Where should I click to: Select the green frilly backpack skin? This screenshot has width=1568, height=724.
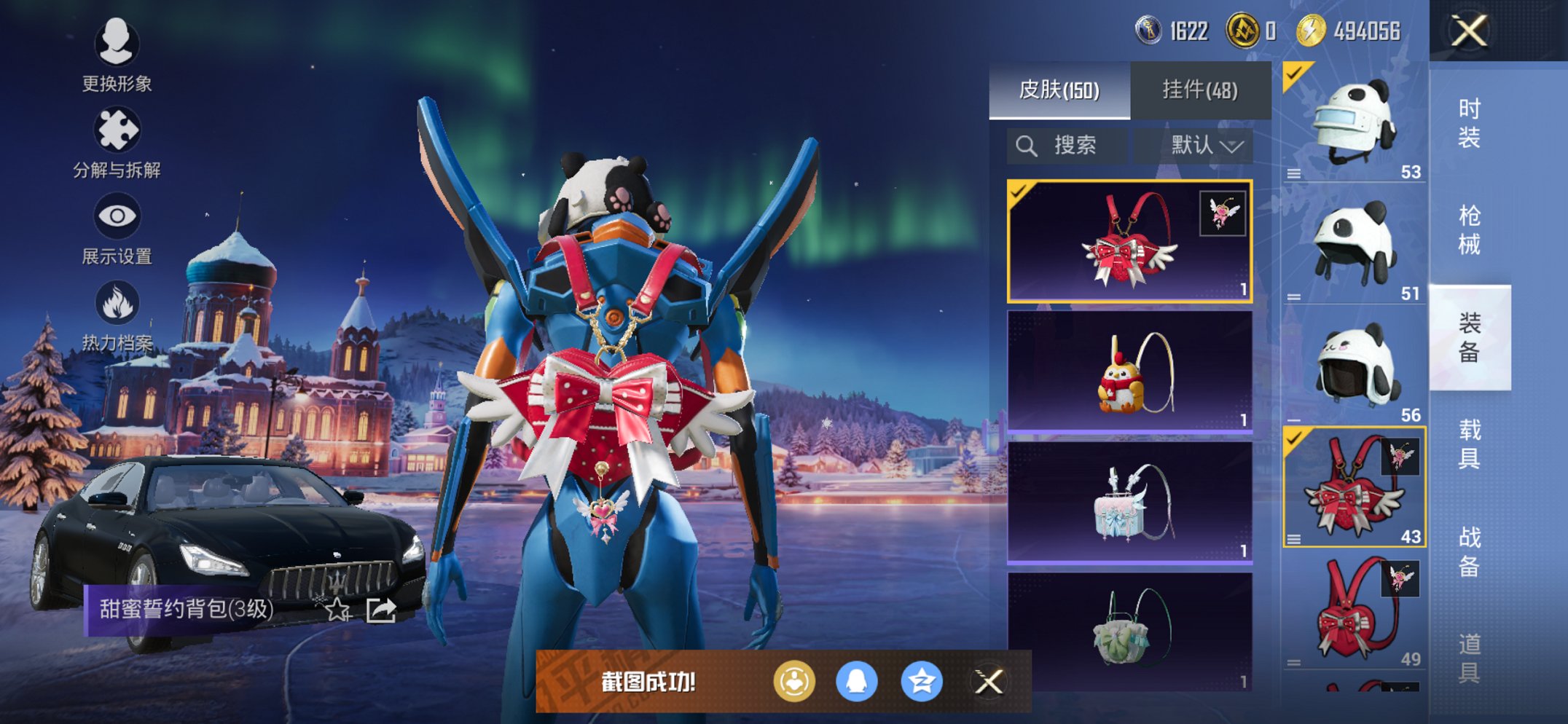pyautogui.click(x=1129, y=631)
